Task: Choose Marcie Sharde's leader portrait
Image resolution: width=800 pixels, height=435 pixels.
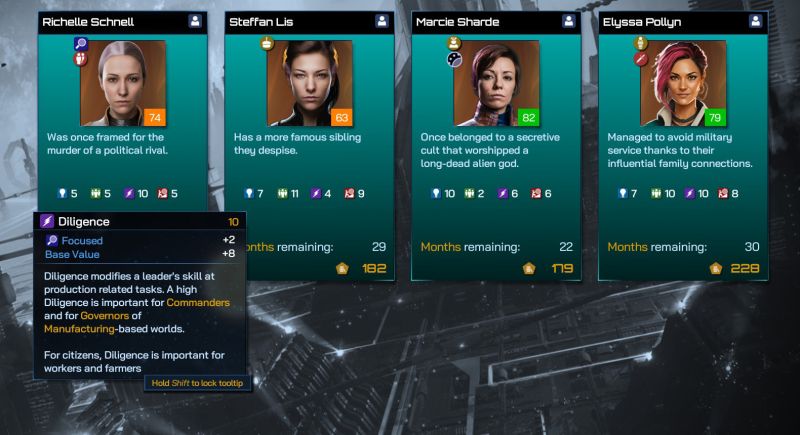Action: click(496, 83)
